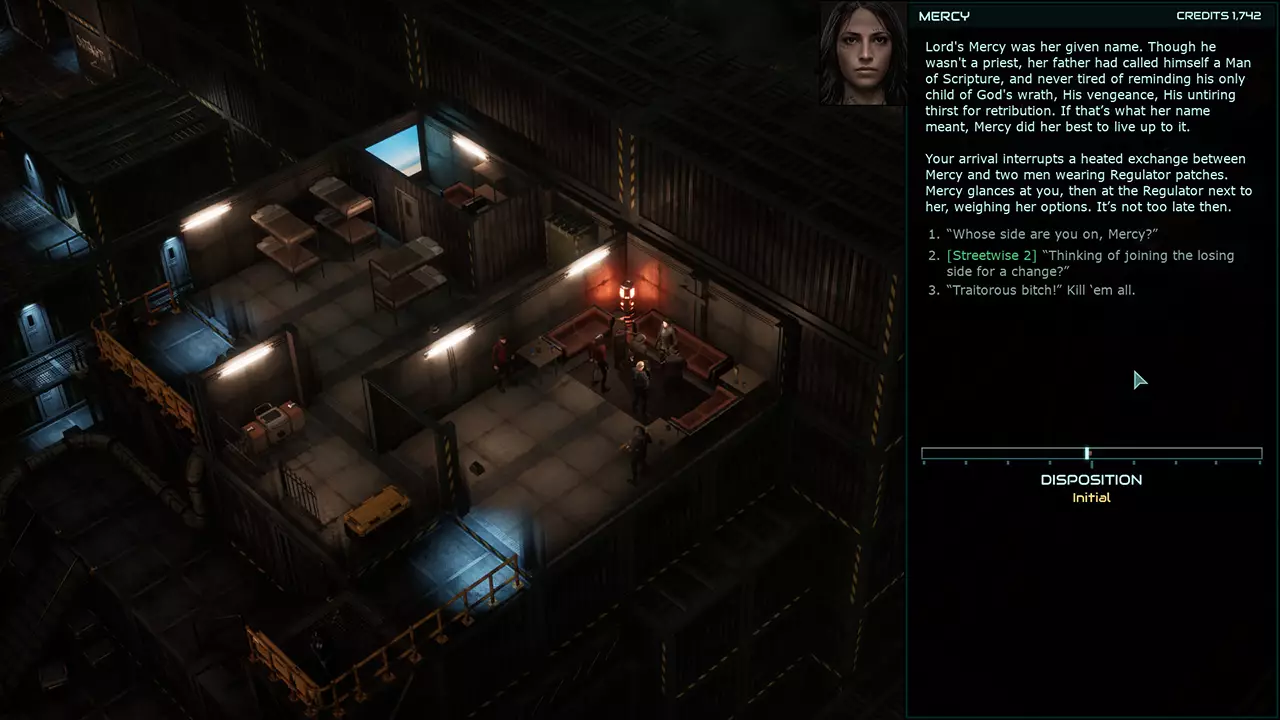Click the CREDITS 1,742 display
Image resolution: width=1280 pixels, height=720 pixels.
click(x=1215, y=16)
